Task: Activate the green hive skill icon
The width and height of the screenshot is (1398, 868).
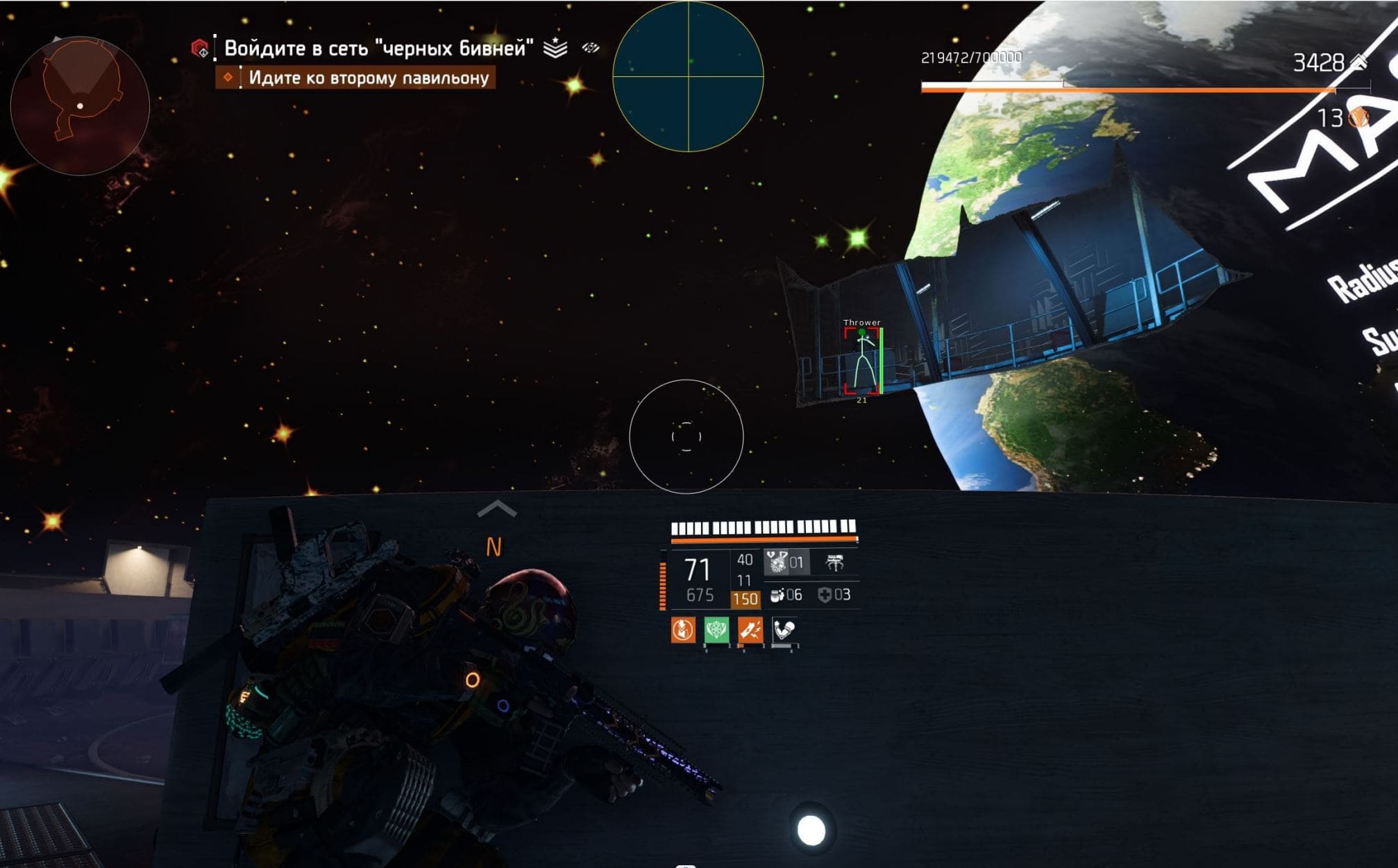Action: (x=716, y=630)
